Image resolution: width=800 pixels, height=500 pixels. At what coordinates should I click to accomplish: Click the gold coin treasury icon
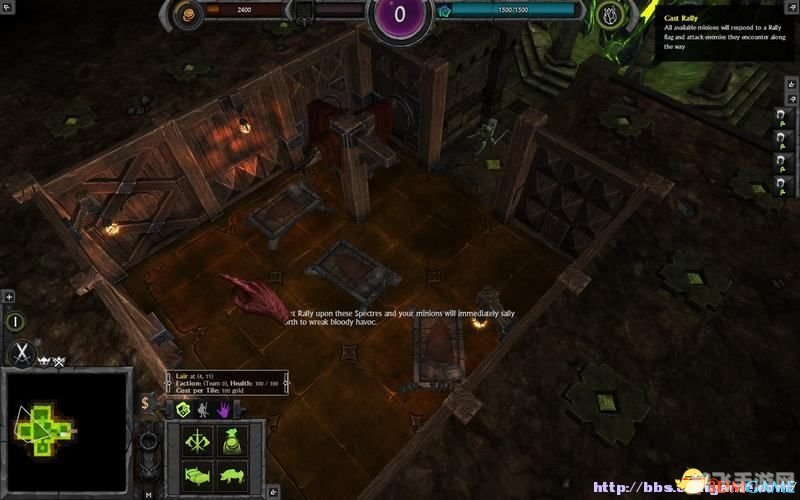(186, 13)
